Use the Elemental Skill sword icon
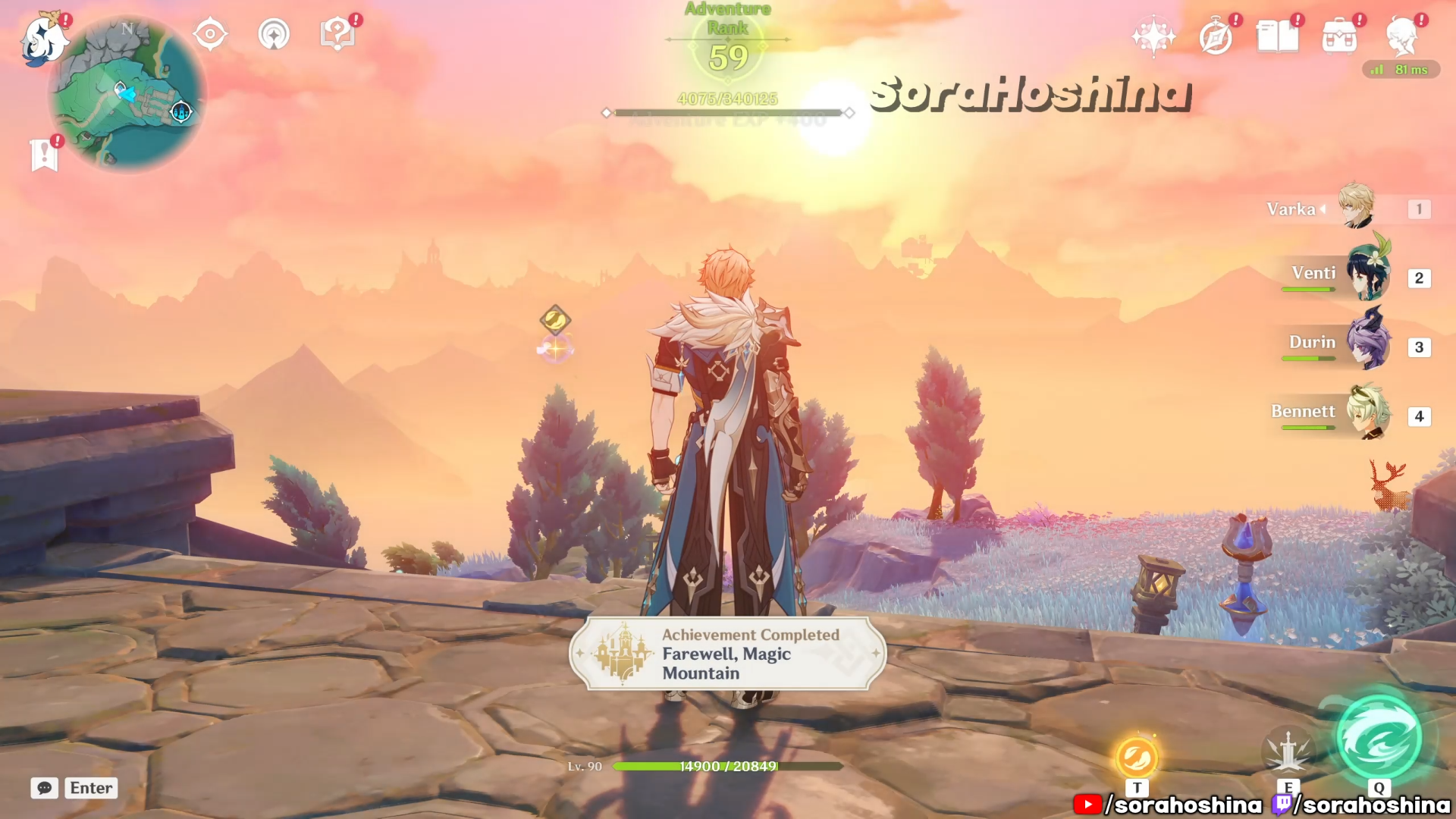The width and height of the screenshot is (1456, 819). [1288, 752]
